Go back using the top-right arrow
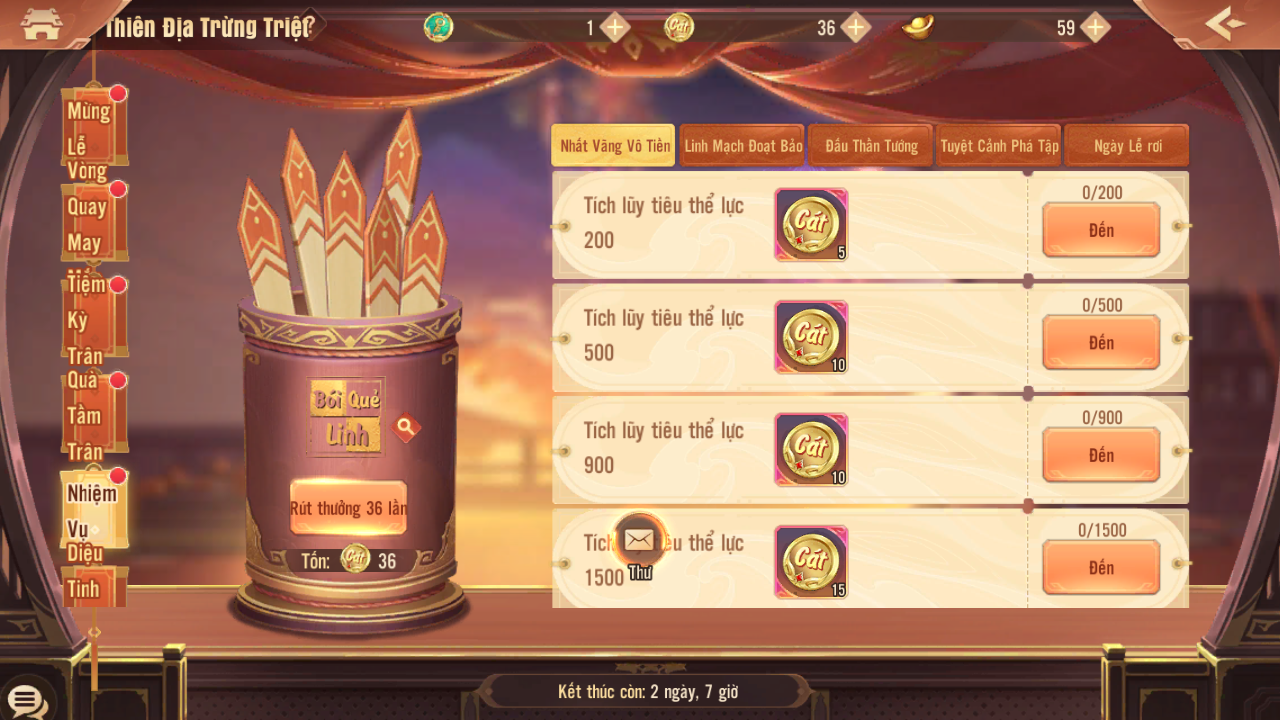 (x=1225, y=23)
